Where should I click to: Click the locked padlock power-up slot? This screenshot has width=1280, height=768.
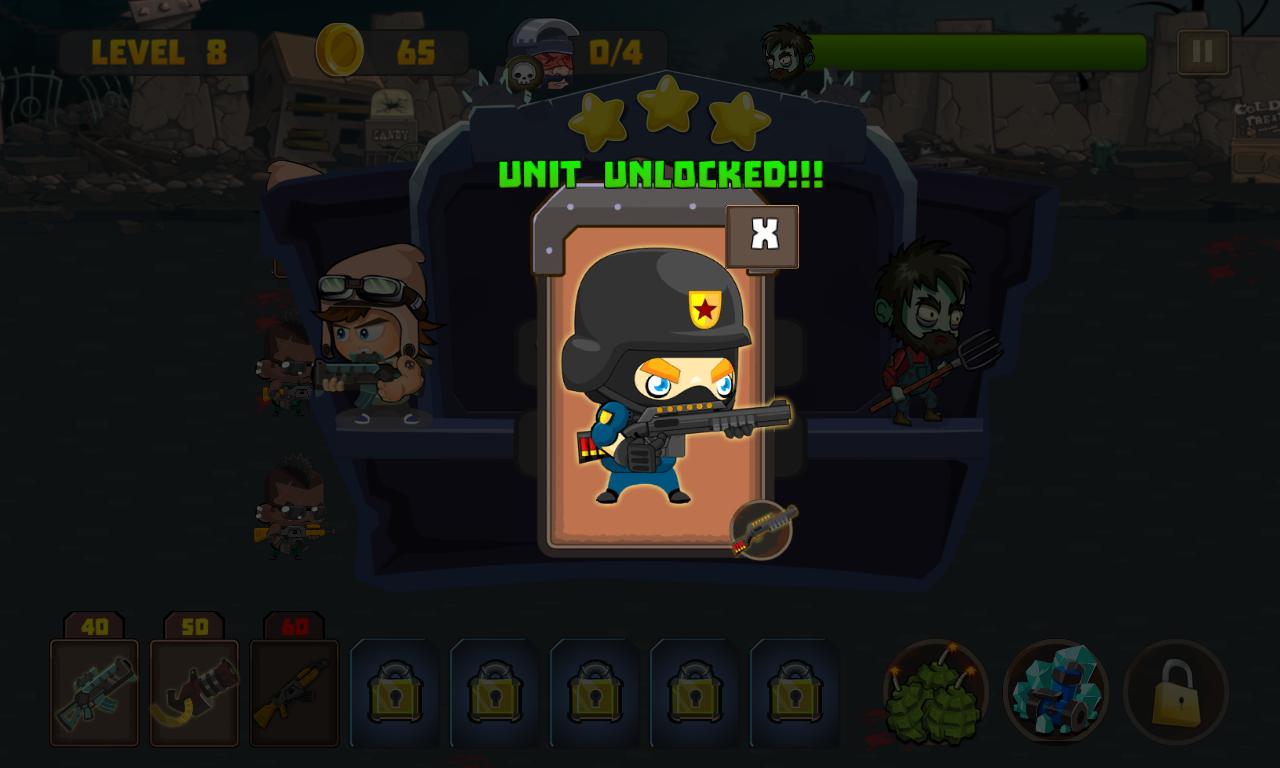click(1176, 692)
